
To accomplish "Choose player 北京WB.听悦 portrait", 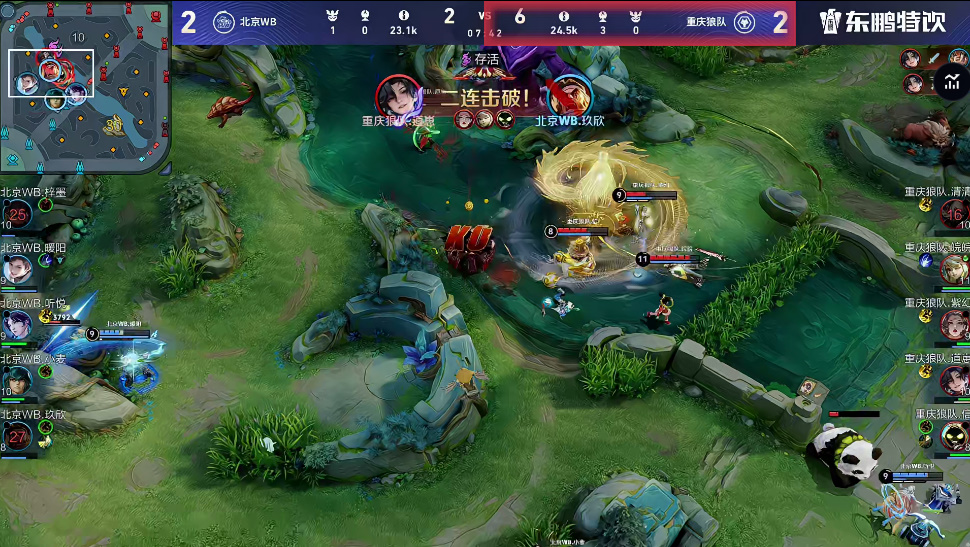I will pos(18,324).
